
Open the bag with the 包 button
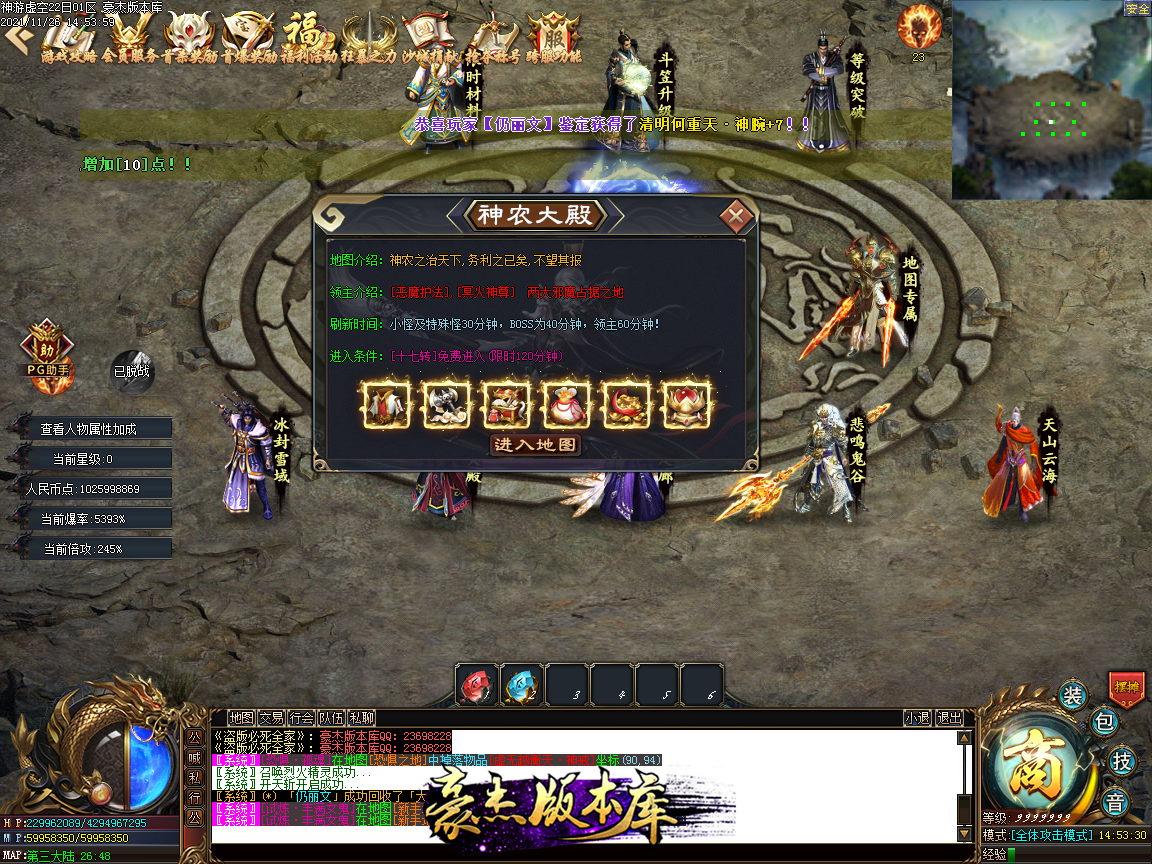coord(1103,721)
